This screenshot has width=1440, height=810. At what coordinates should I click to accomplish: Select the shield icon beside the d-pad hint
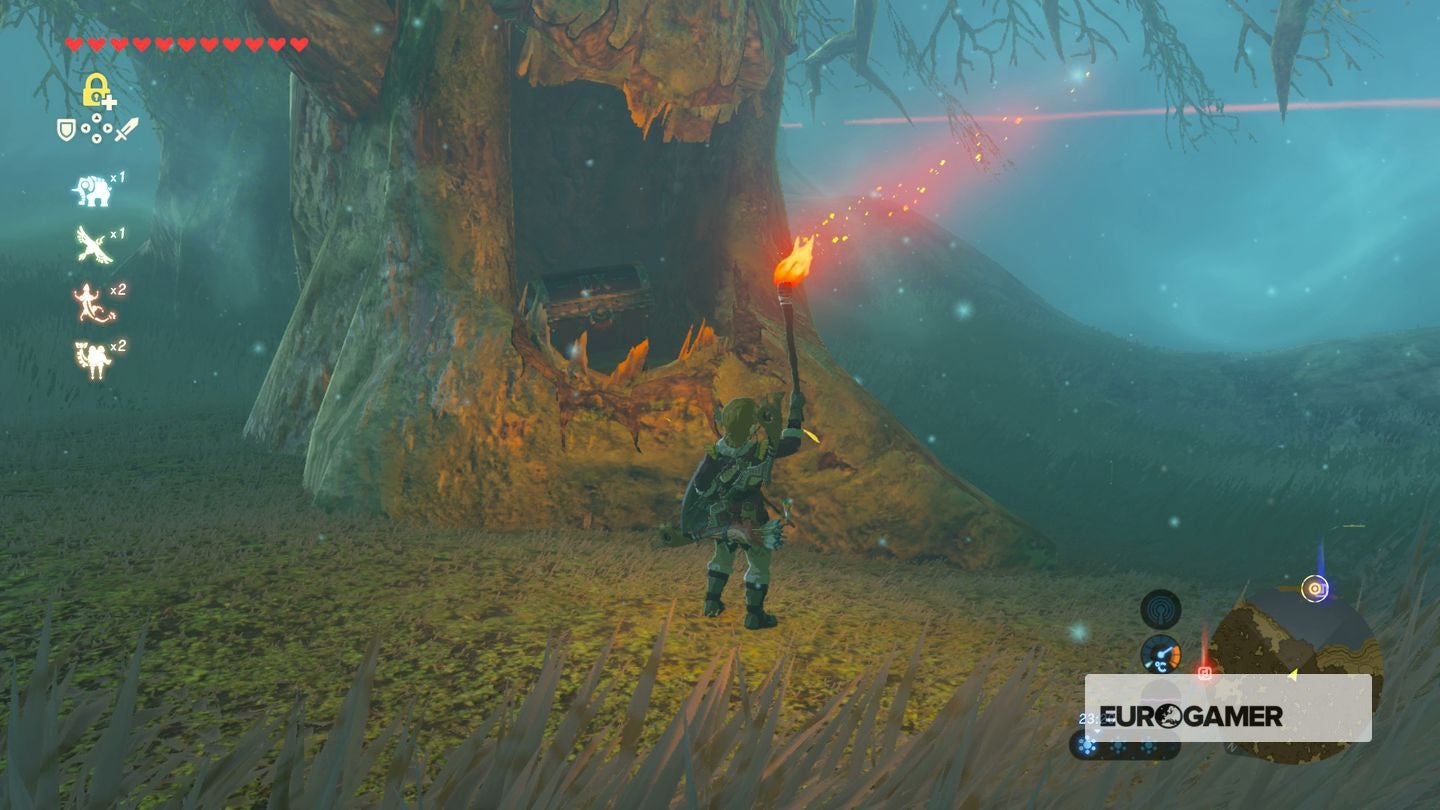pyautogui.click(x=66, y=129)
